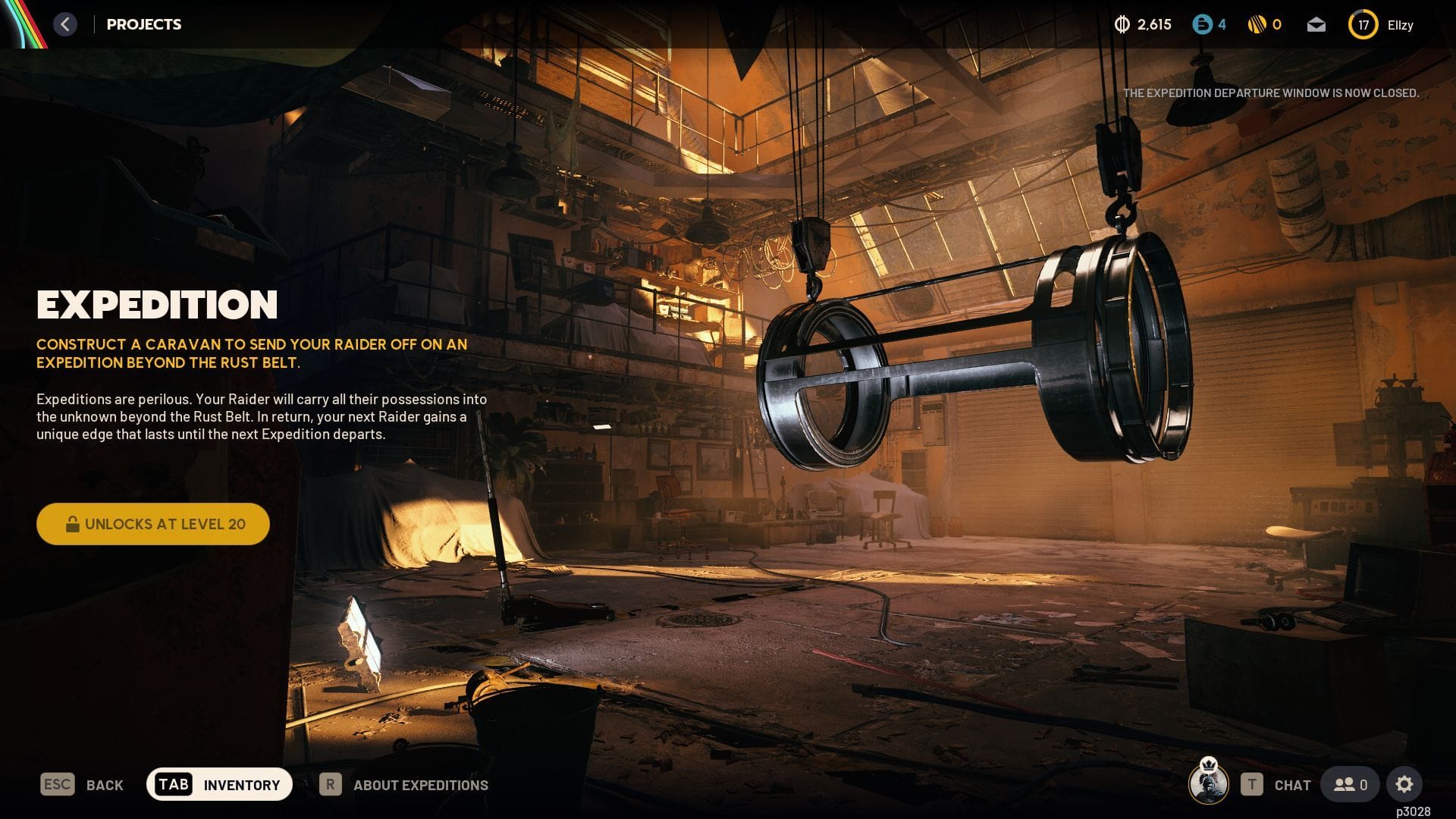This screenshot has height=819, width=1456.
Task: Open the mail inbox envelope icon
Action: (x=1316, y=24)
